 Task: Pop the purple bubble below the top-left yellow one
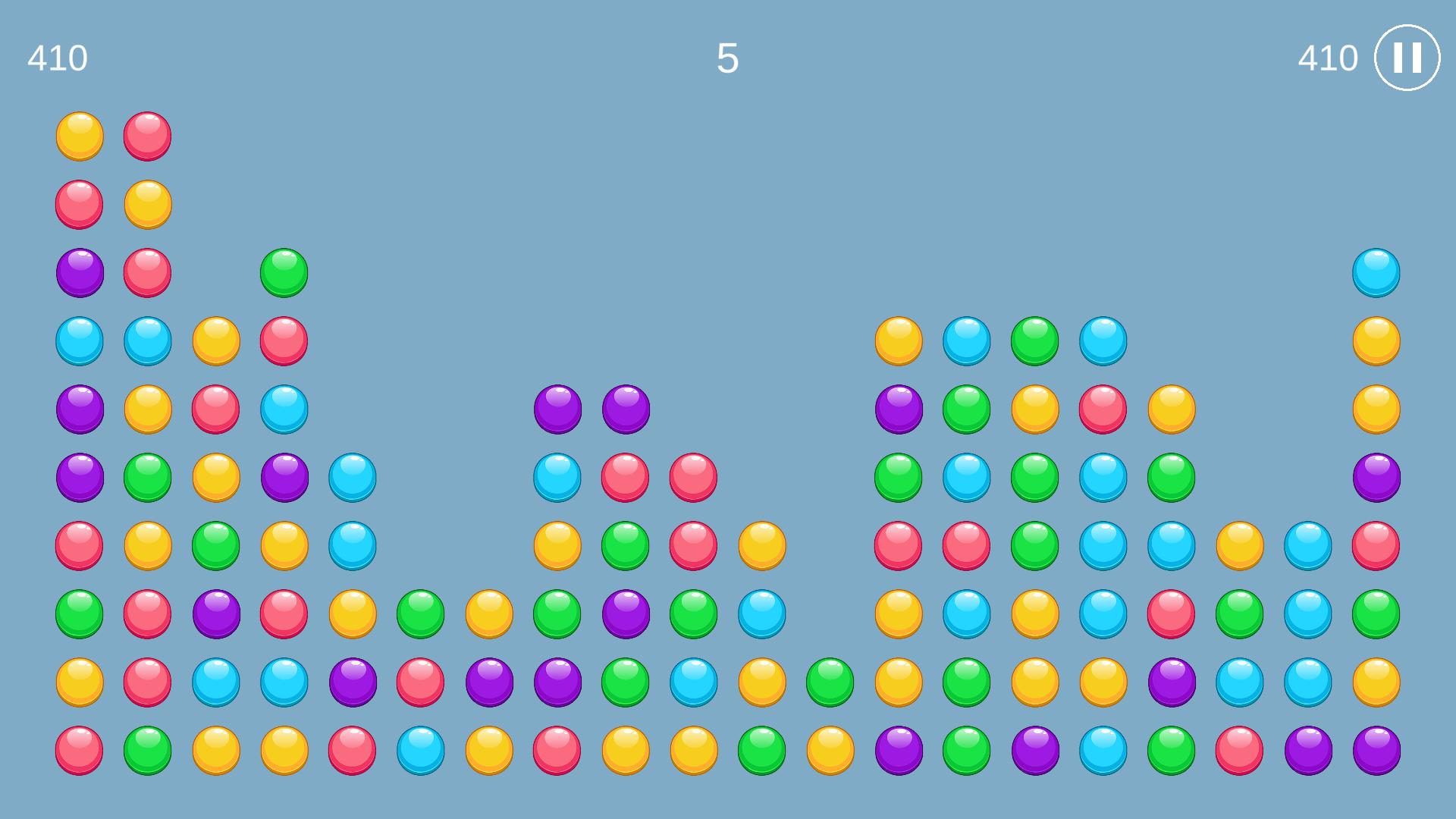point(78,273)
